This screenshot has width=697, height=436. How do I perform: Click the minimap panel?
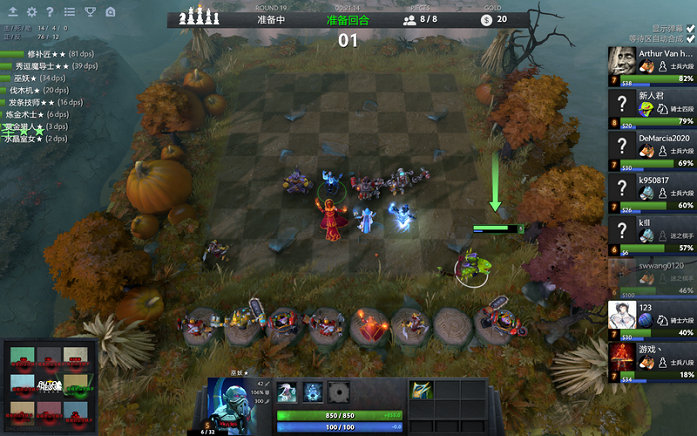(49, 384)
